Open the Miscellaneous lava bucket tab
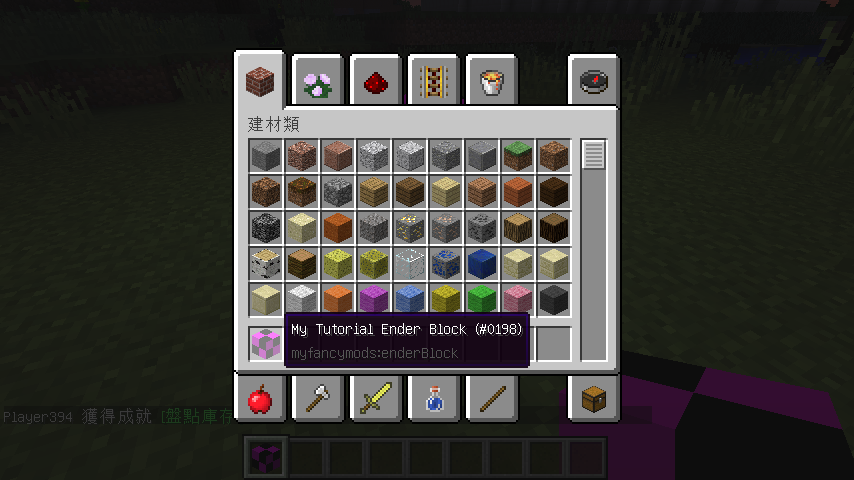Image resolution: width=854 pixels, height=480 pixels. point(490,82)
